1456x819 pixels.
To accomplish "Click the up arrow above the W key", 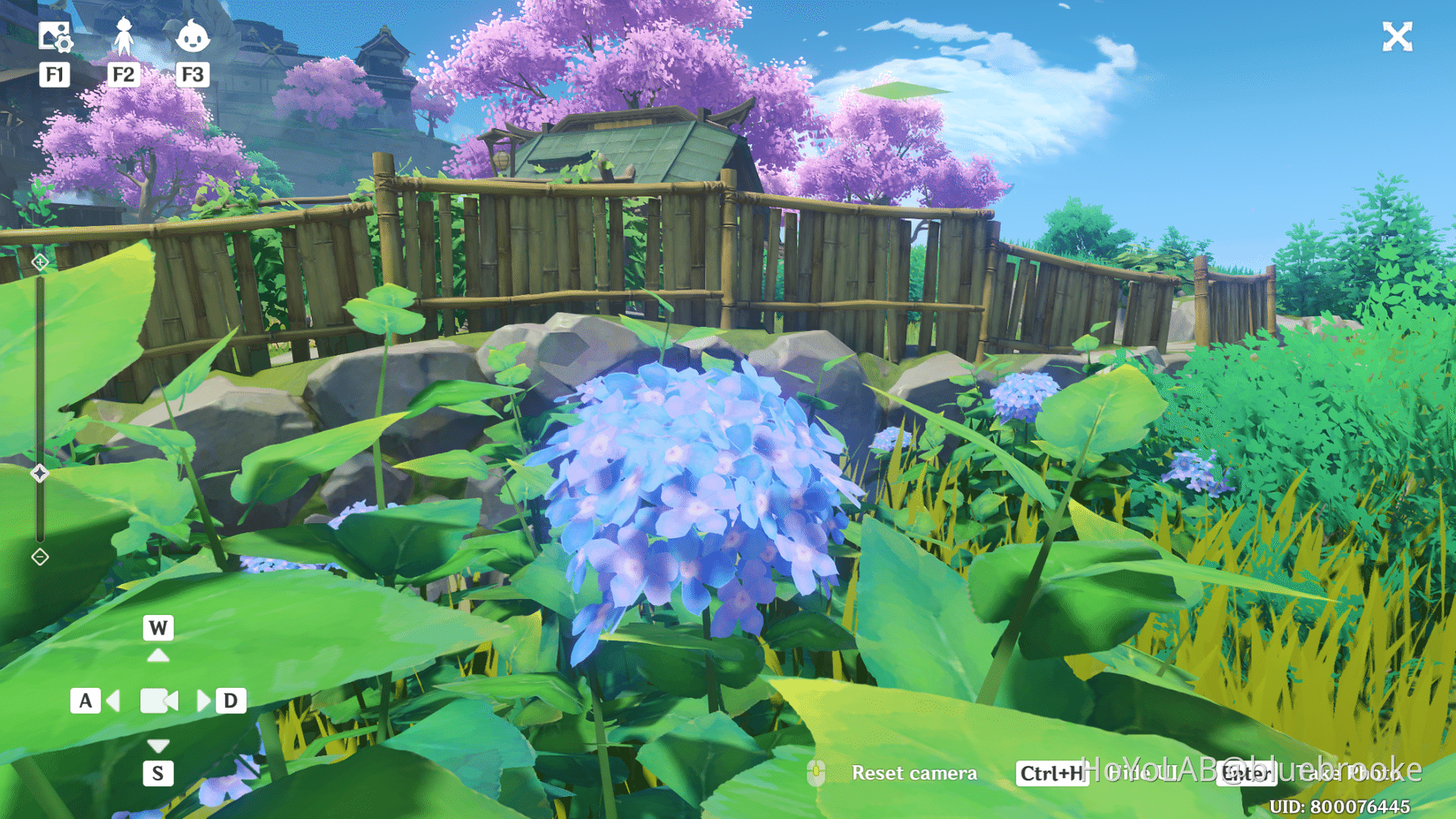I will [x=157, y=655].
